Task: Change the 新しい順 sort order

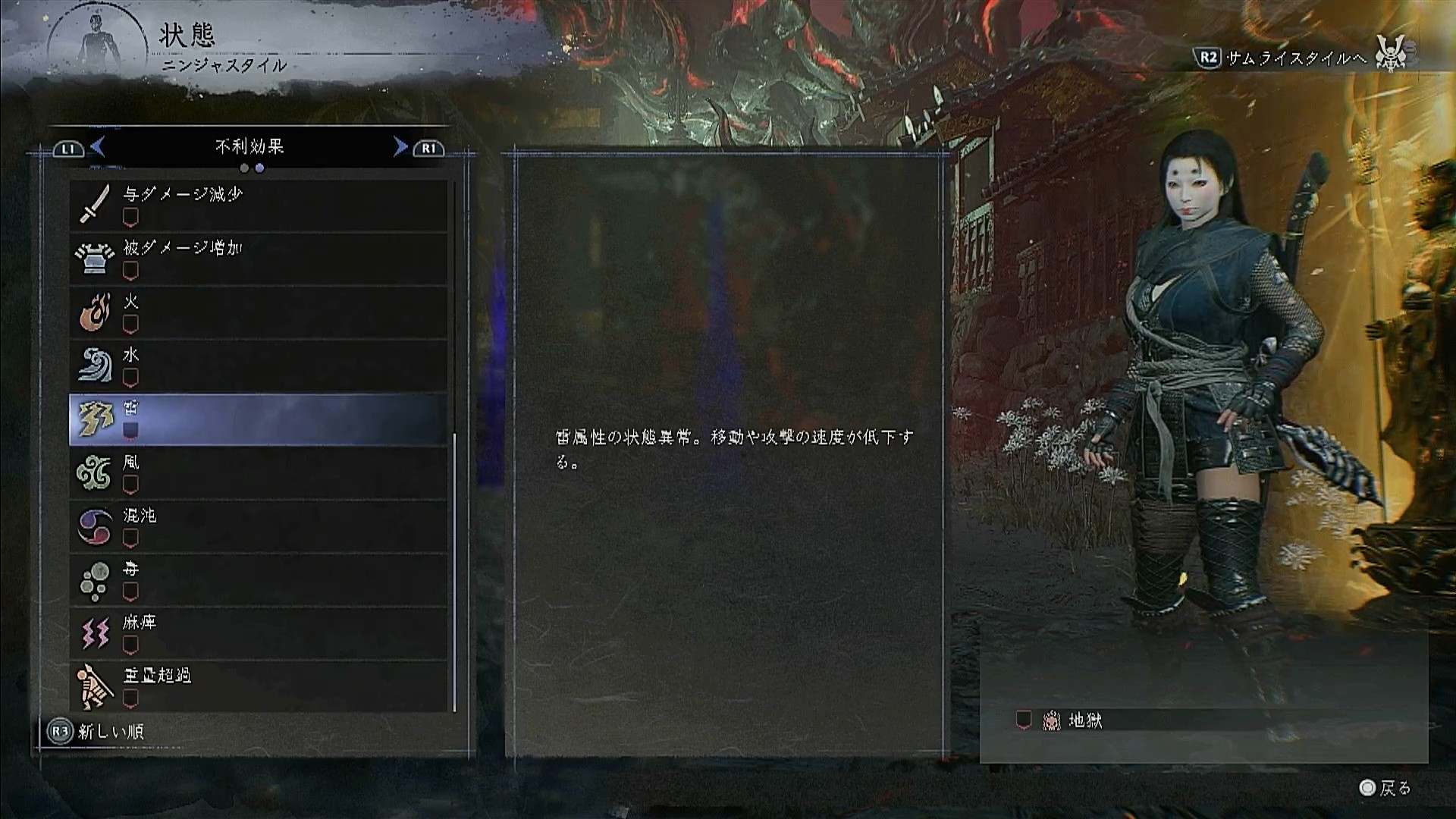Action: tap(97, 732)
